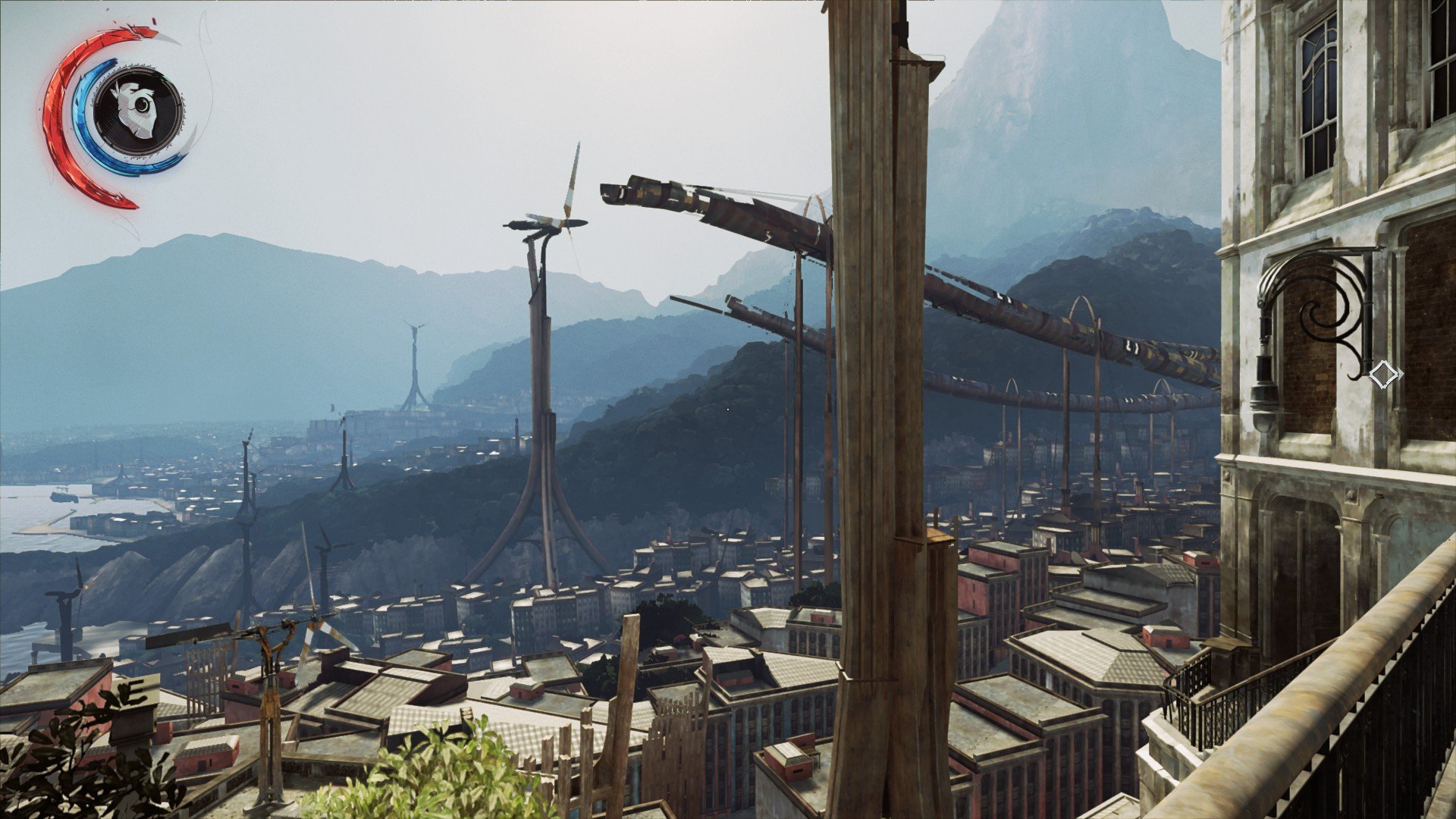Click the center aiming reticle dot
Viewport: 1456px width, 819px height.
pos(728,409)
